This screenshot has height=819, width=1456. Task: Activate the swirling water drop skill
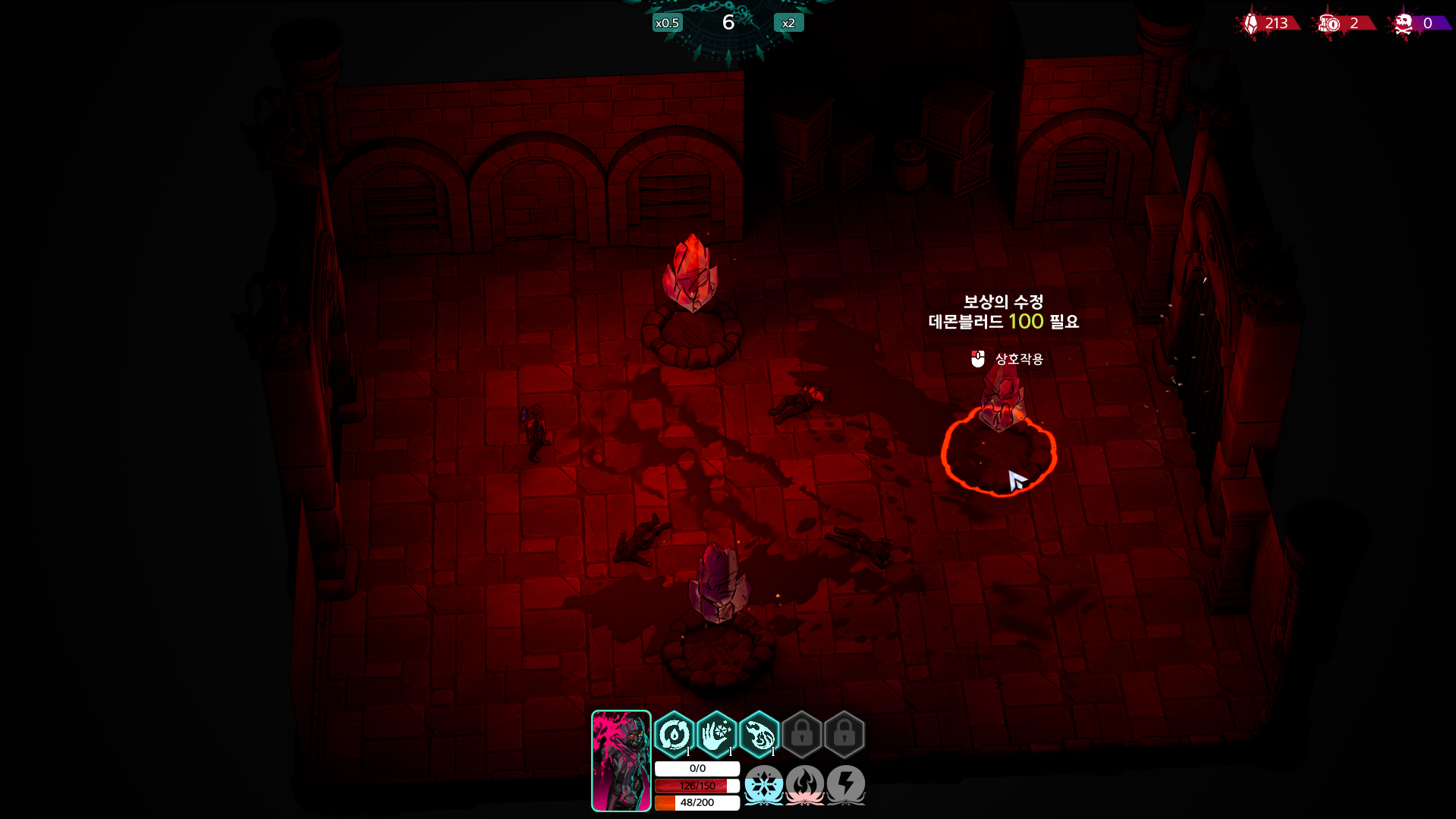674,734
